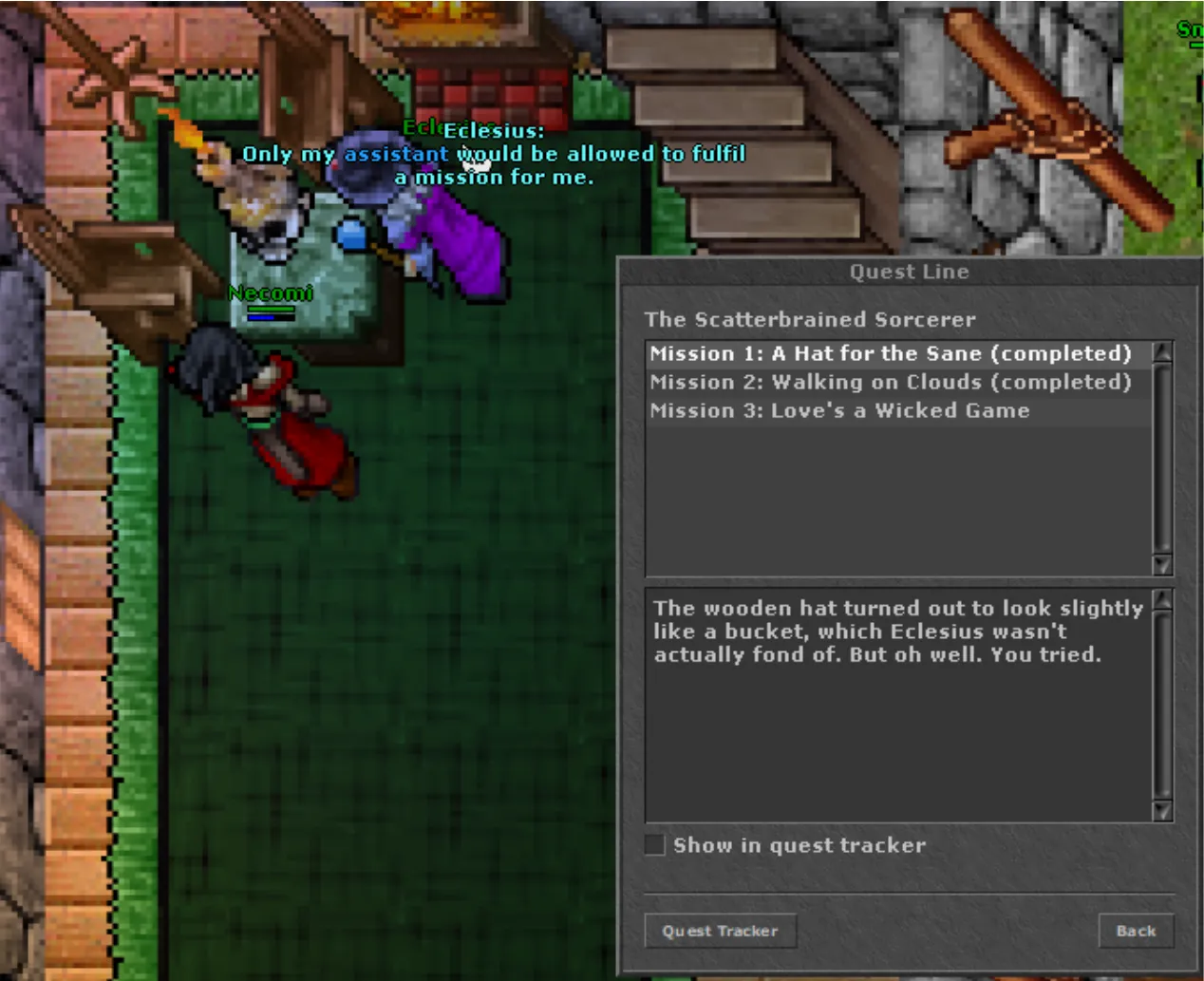Click the mission list scroll-up arrow

click(1162, 352)
